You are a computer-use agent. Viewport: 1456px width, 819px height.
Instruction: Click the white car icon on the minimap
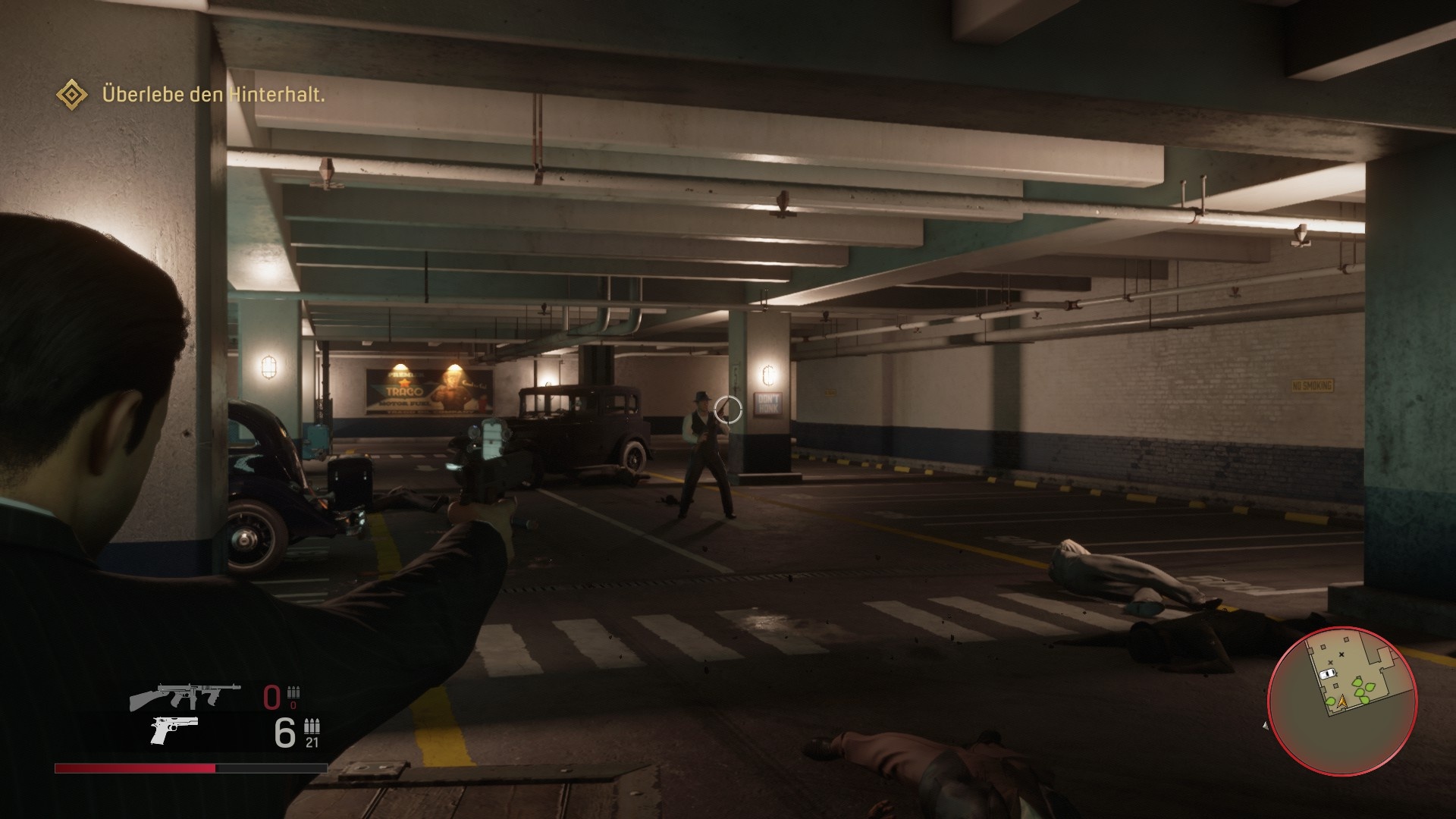[x=1328, y=673]
